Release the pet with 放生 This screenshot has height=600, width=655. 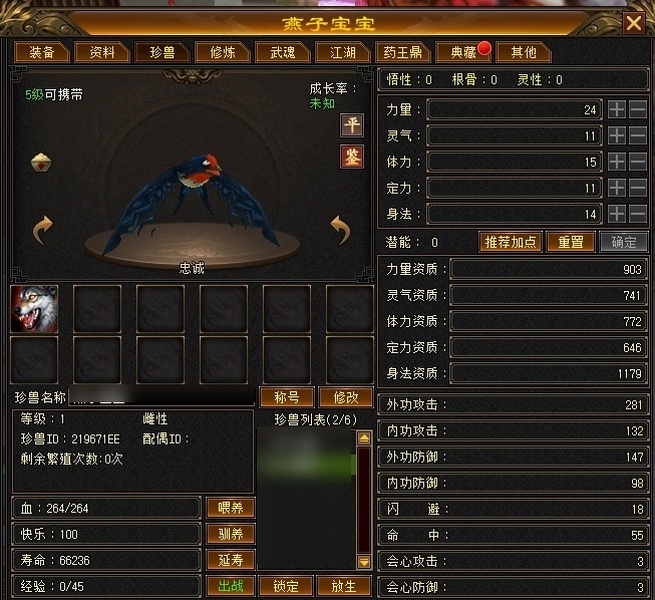coord(343,586)
